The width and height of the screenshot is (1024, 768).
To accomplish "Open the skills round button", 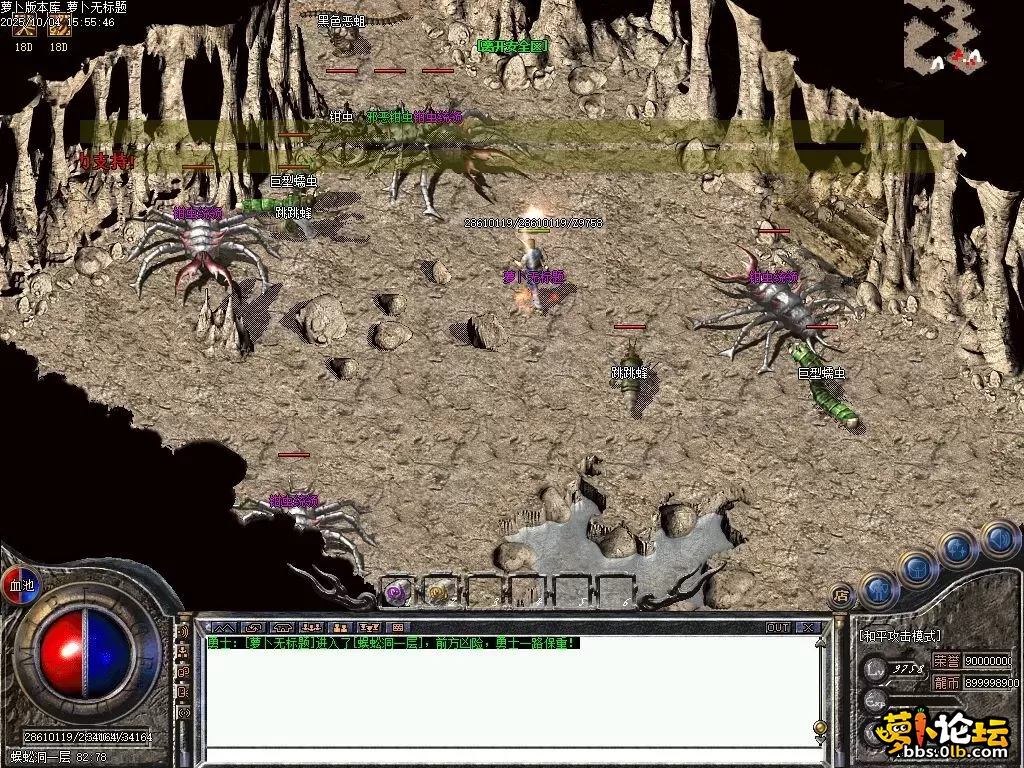I will click(958, 548).
